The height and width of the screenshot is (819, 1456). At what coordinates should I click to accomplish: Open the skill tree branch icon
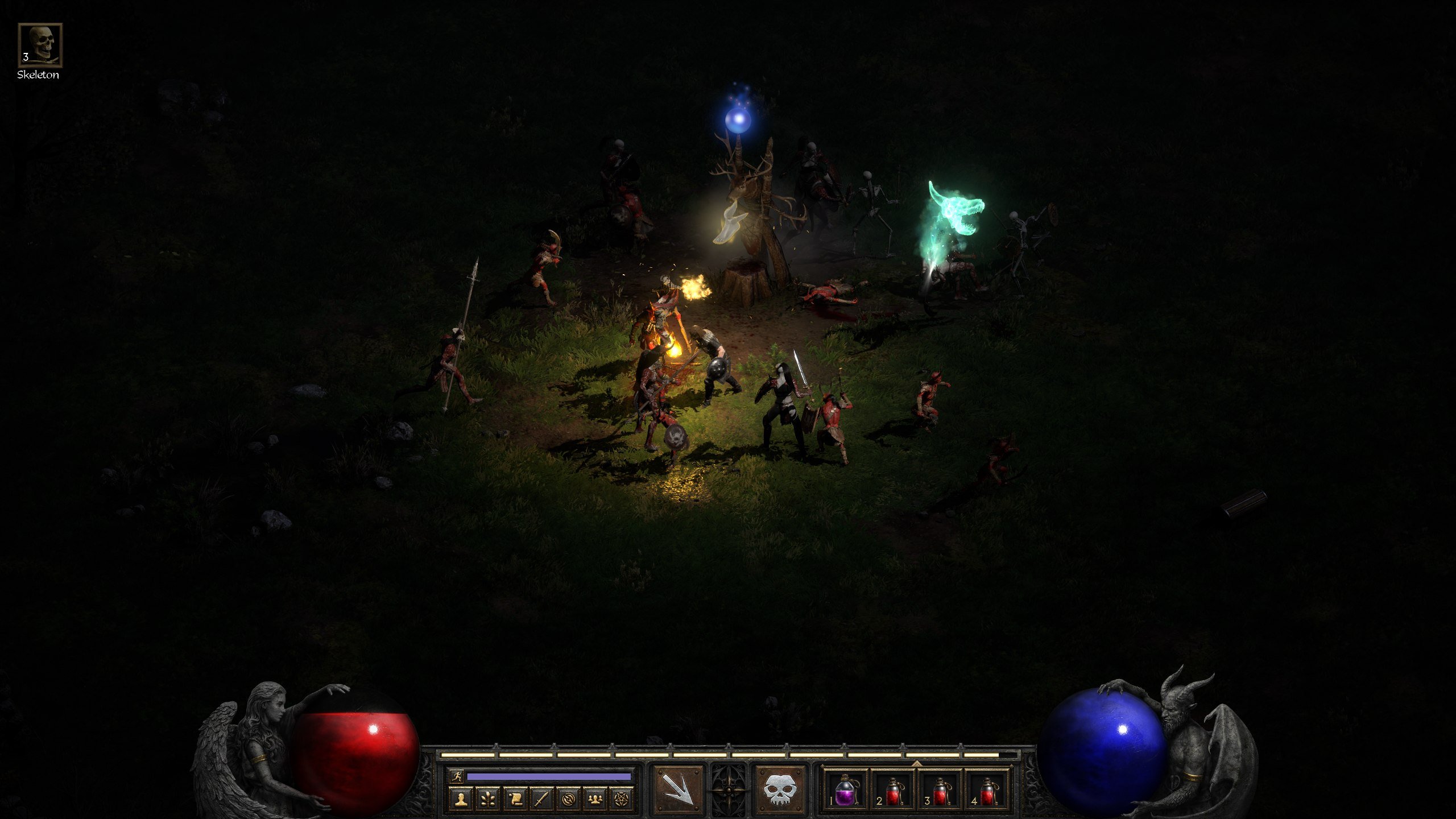click(487, 799)
